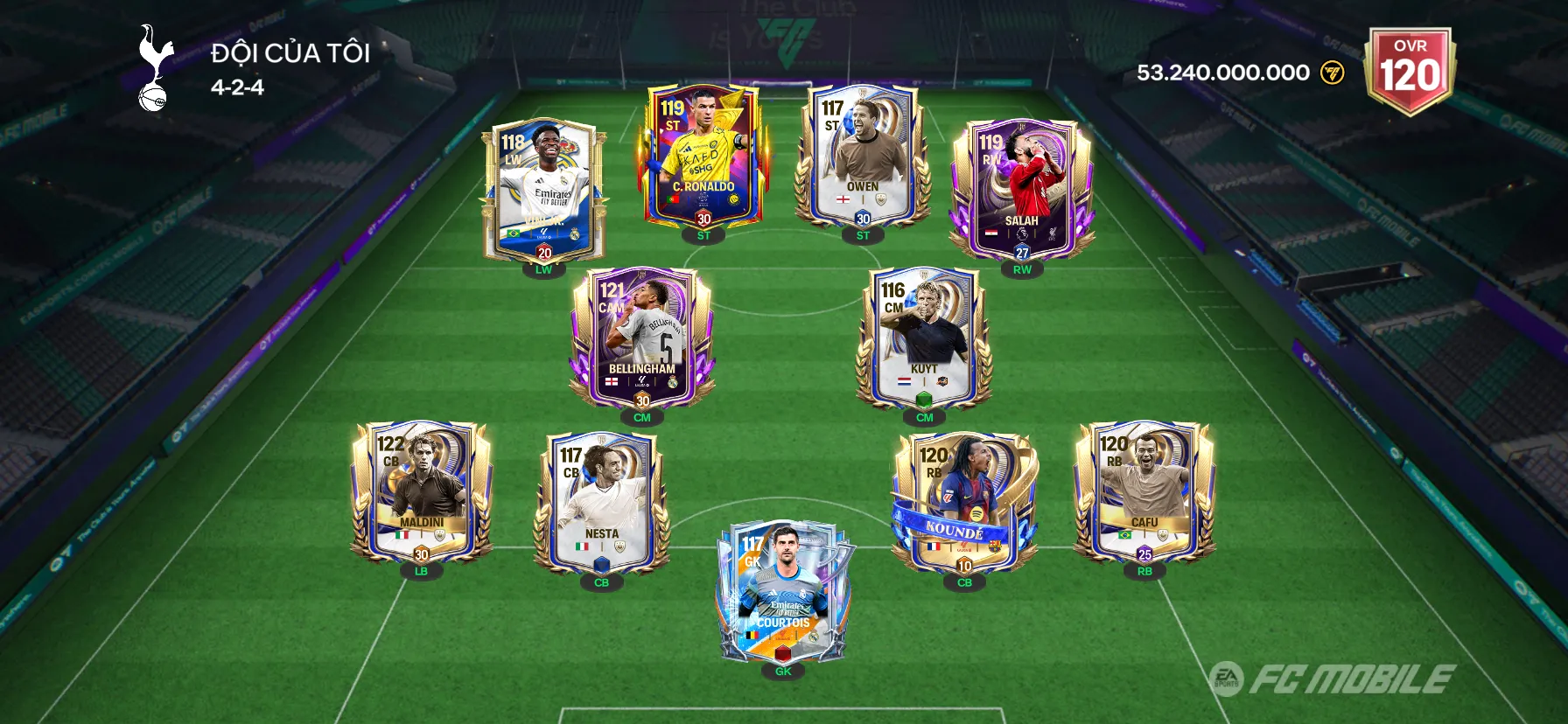Pick the Cafu 120 RB card
Viewport: 1568px width, 724px height.
pos(1144,493)
